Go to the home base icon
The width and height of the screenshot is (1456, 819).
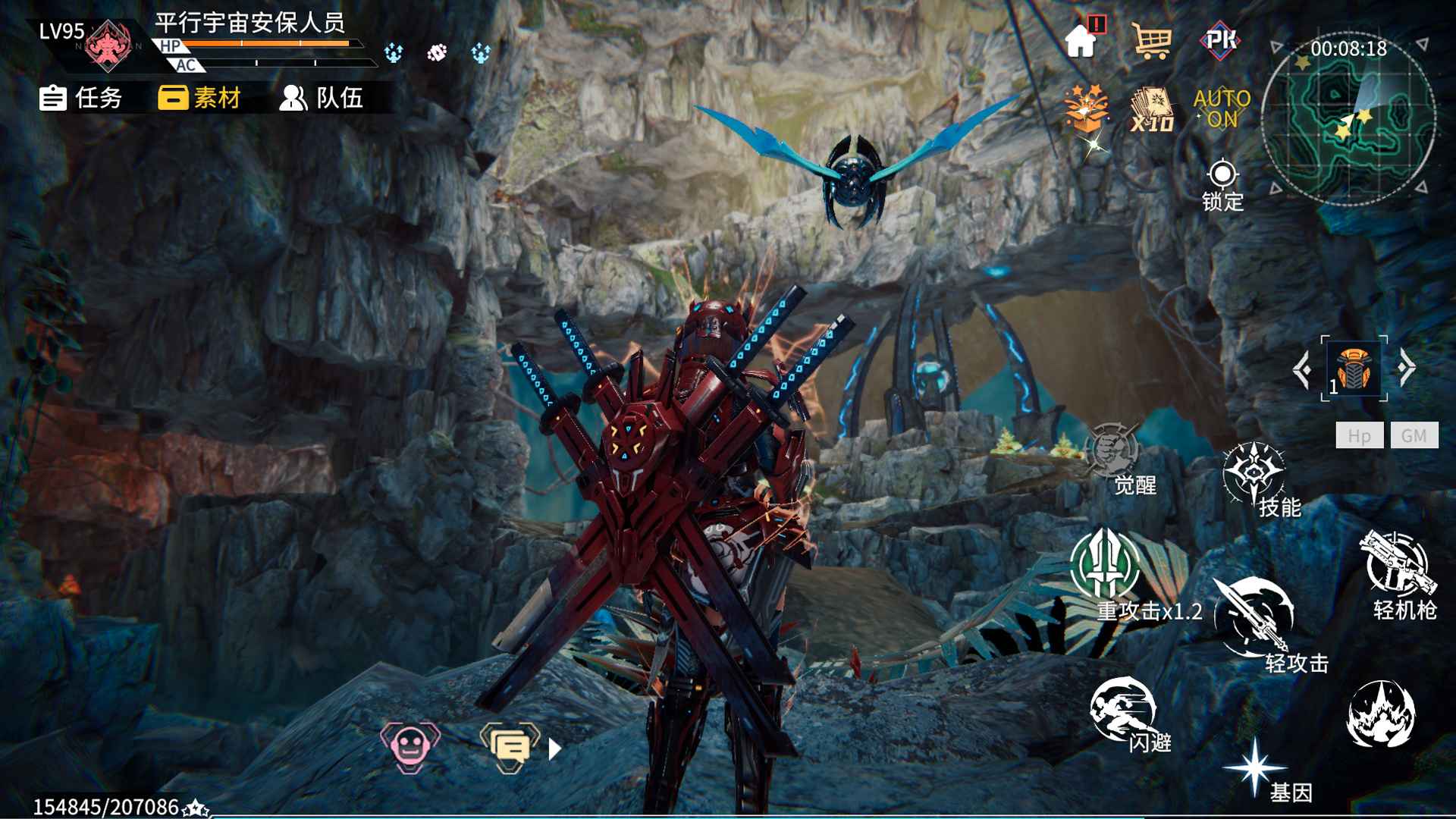1082,39
